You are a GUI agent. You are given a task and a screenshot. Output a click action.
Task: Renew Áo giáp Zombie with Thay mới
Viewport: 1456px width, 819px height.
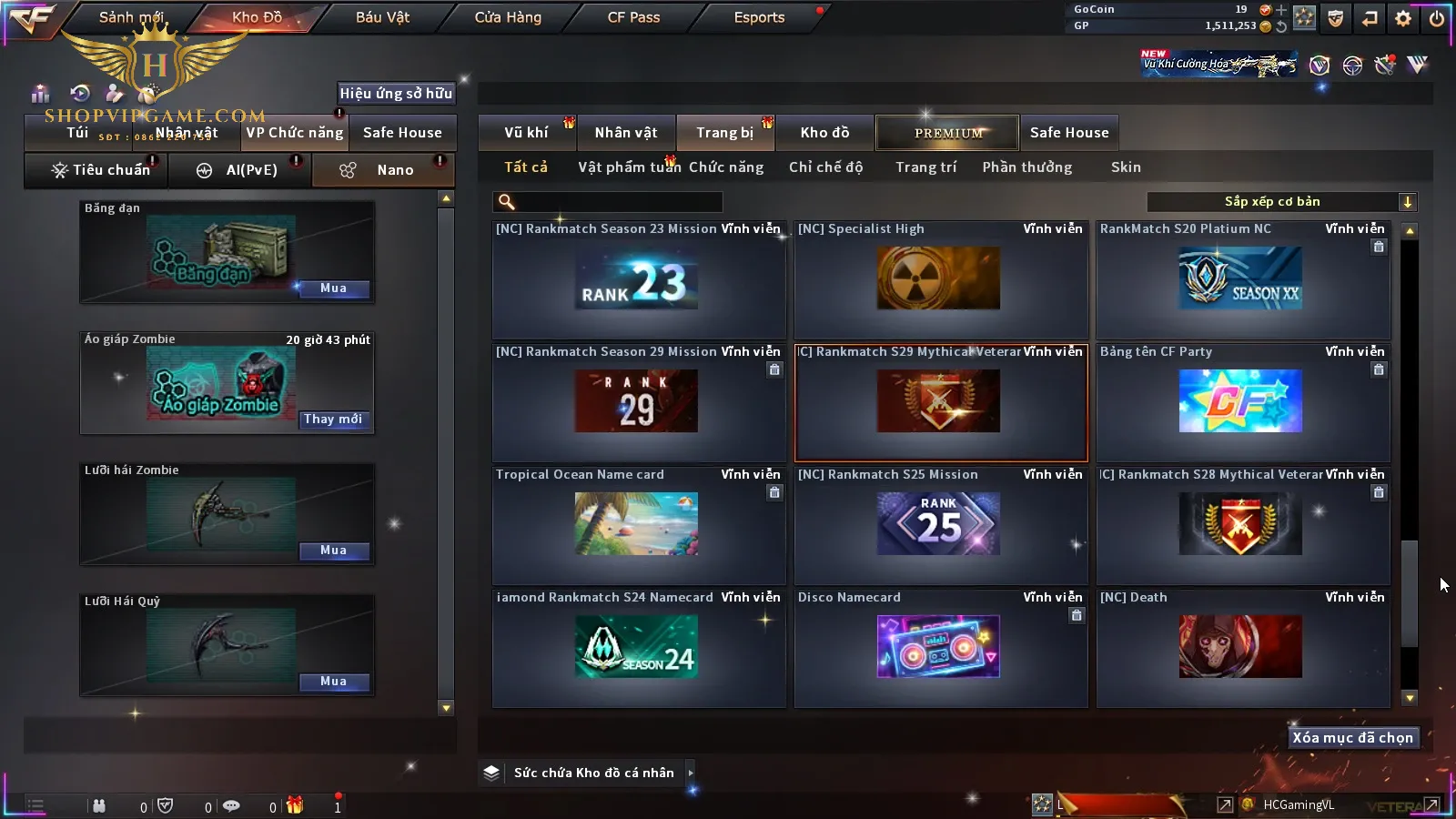pyautogui.click(x=334, y=420)
